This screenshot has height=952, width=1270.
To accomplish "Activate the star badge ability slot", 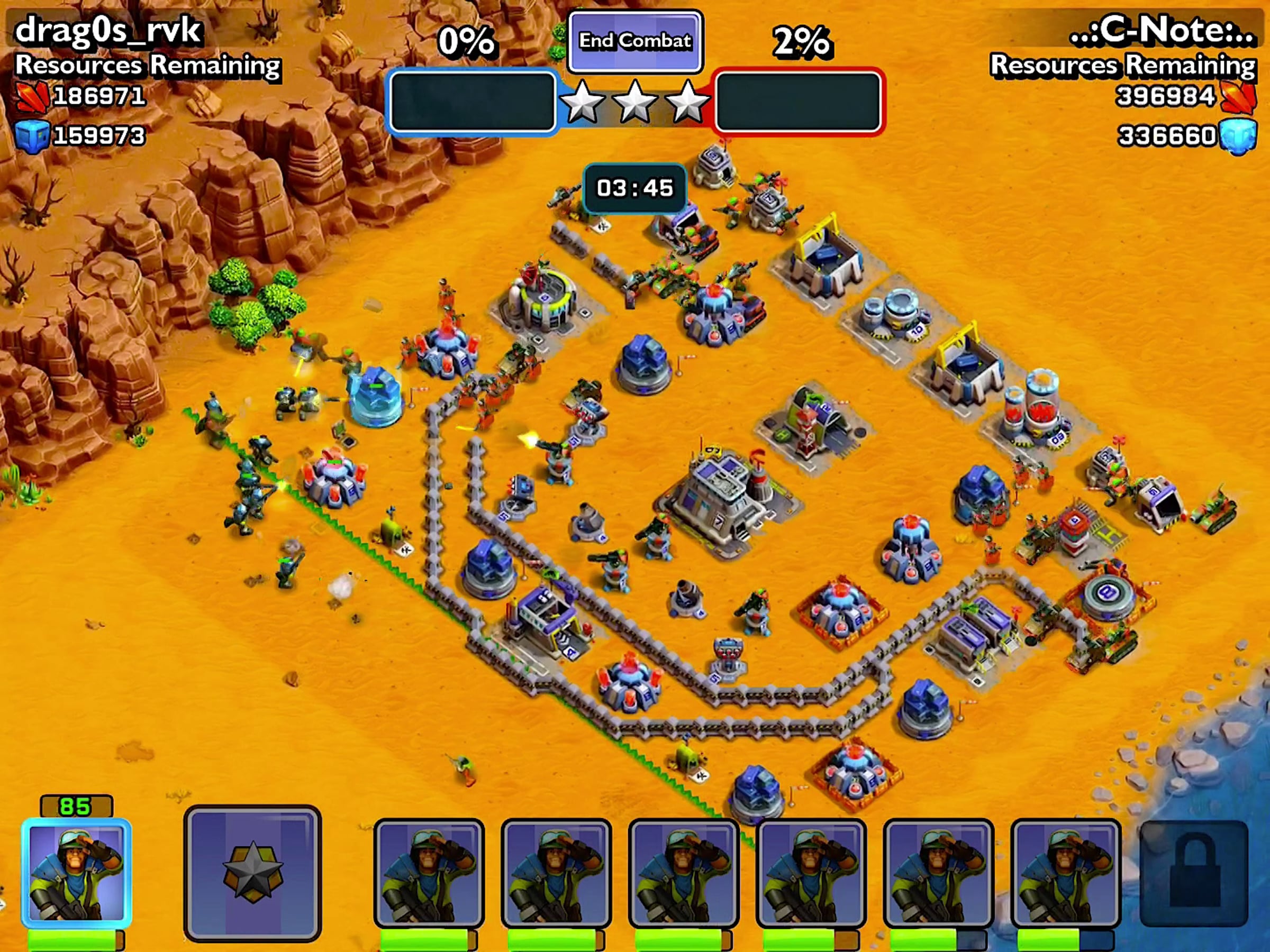I will pos(252,873).
